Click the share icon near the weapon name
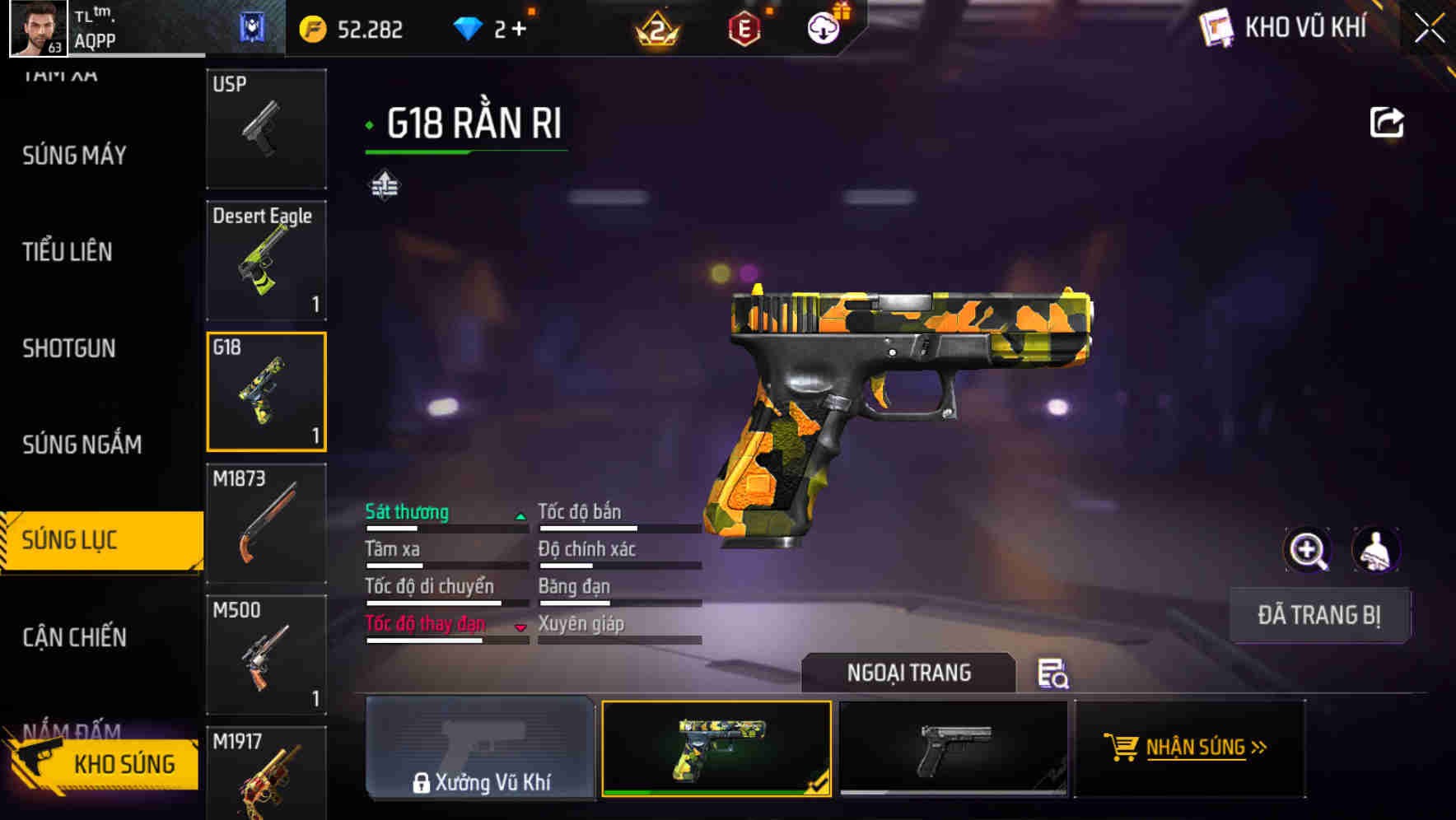The height and width of the screenshot is (820, 1456). pos(1387,121)
